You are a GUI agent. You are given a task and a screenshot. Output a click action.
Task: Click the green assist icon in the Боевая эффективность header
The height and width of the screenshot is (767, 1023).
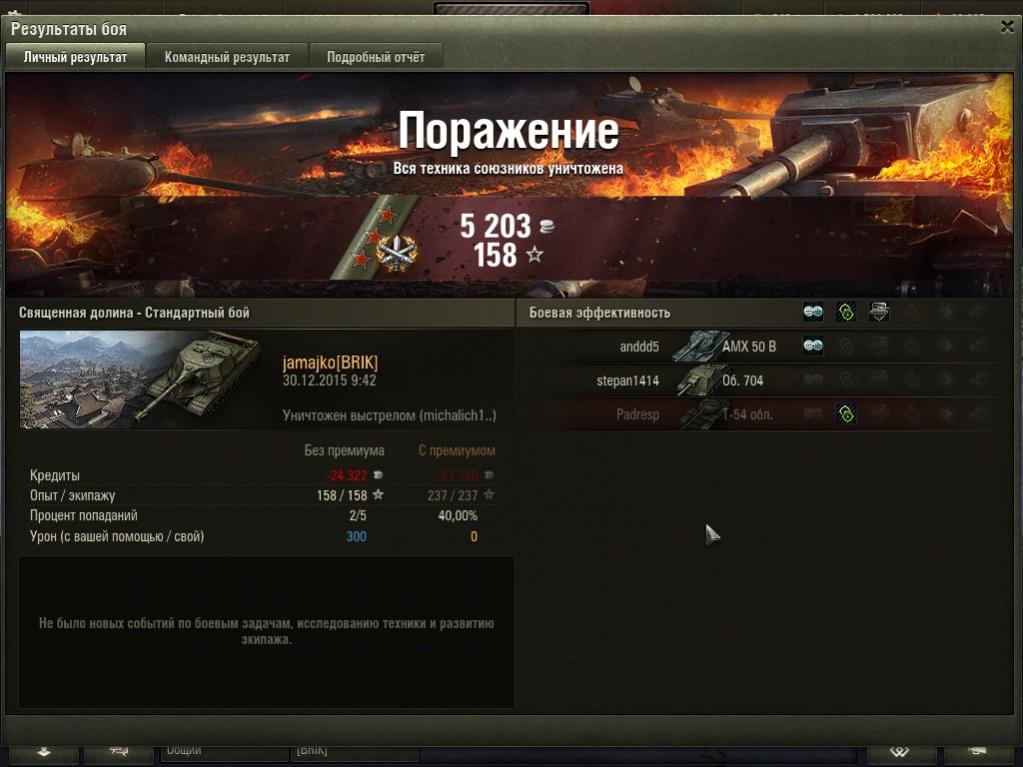846,313
